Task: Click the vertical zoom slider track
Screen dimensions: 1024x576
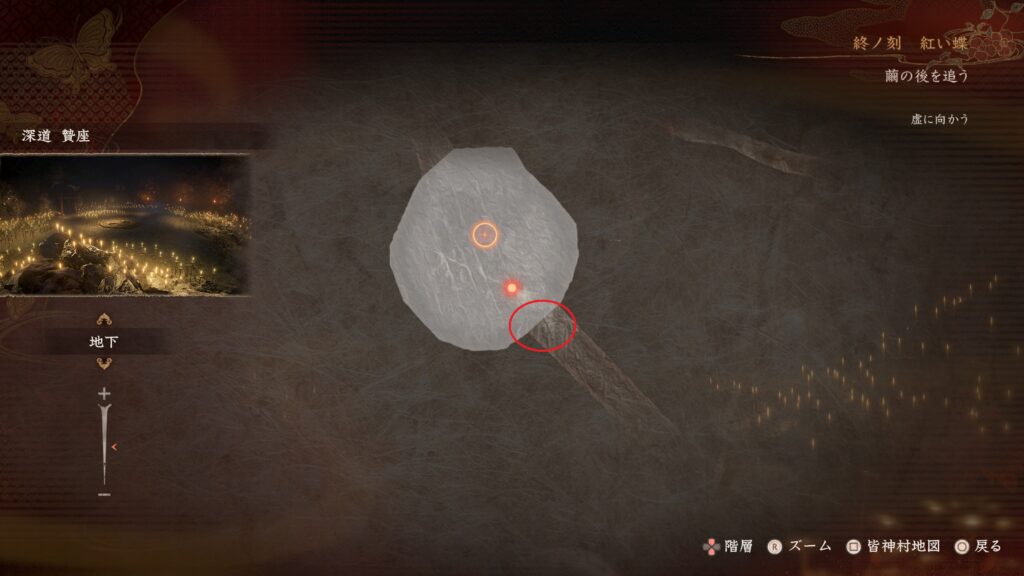Action: point(104,445)
